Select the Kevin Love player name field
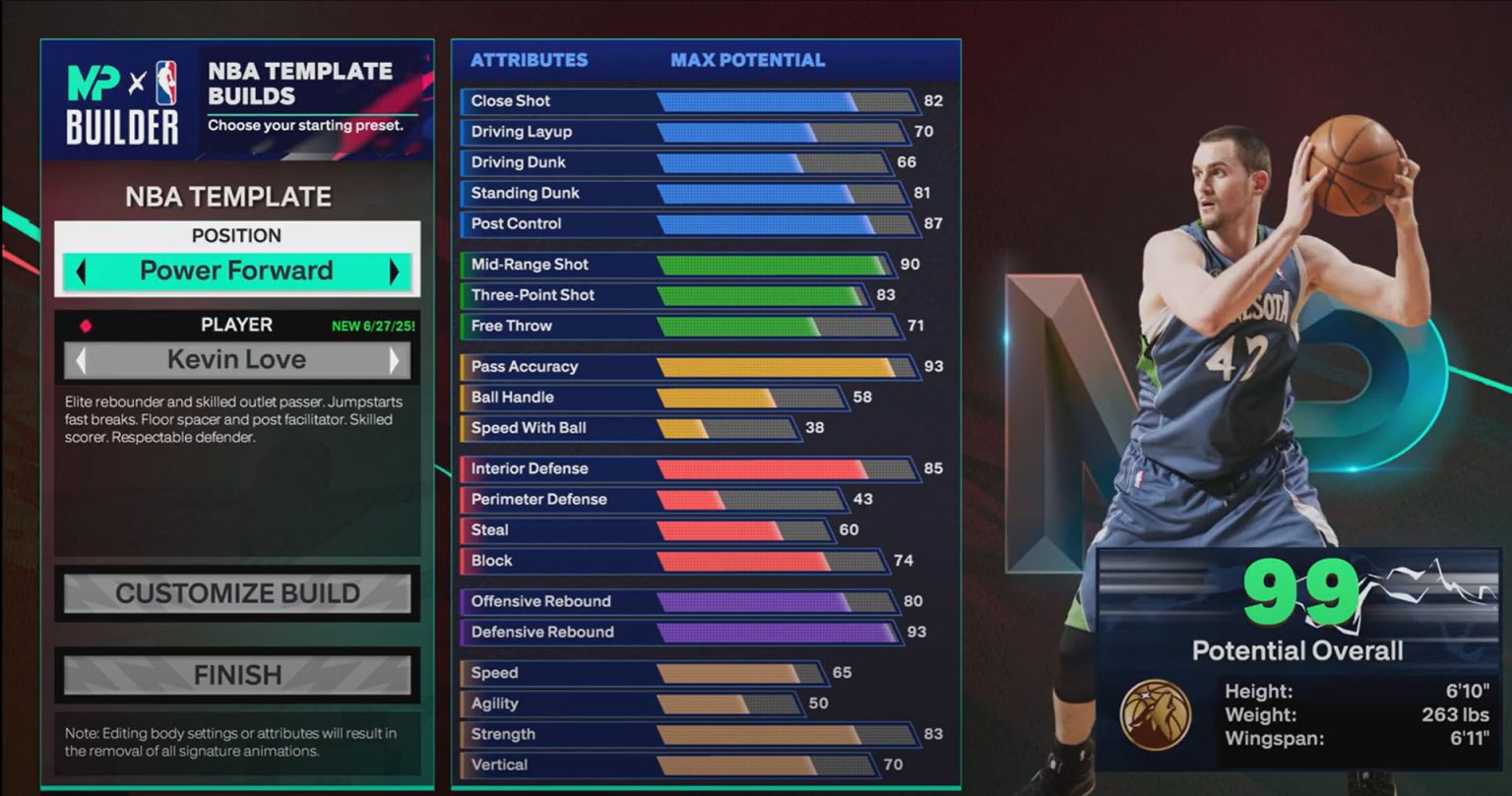The width and height of the screenshot is (1512, 796). tap(237, 359)
